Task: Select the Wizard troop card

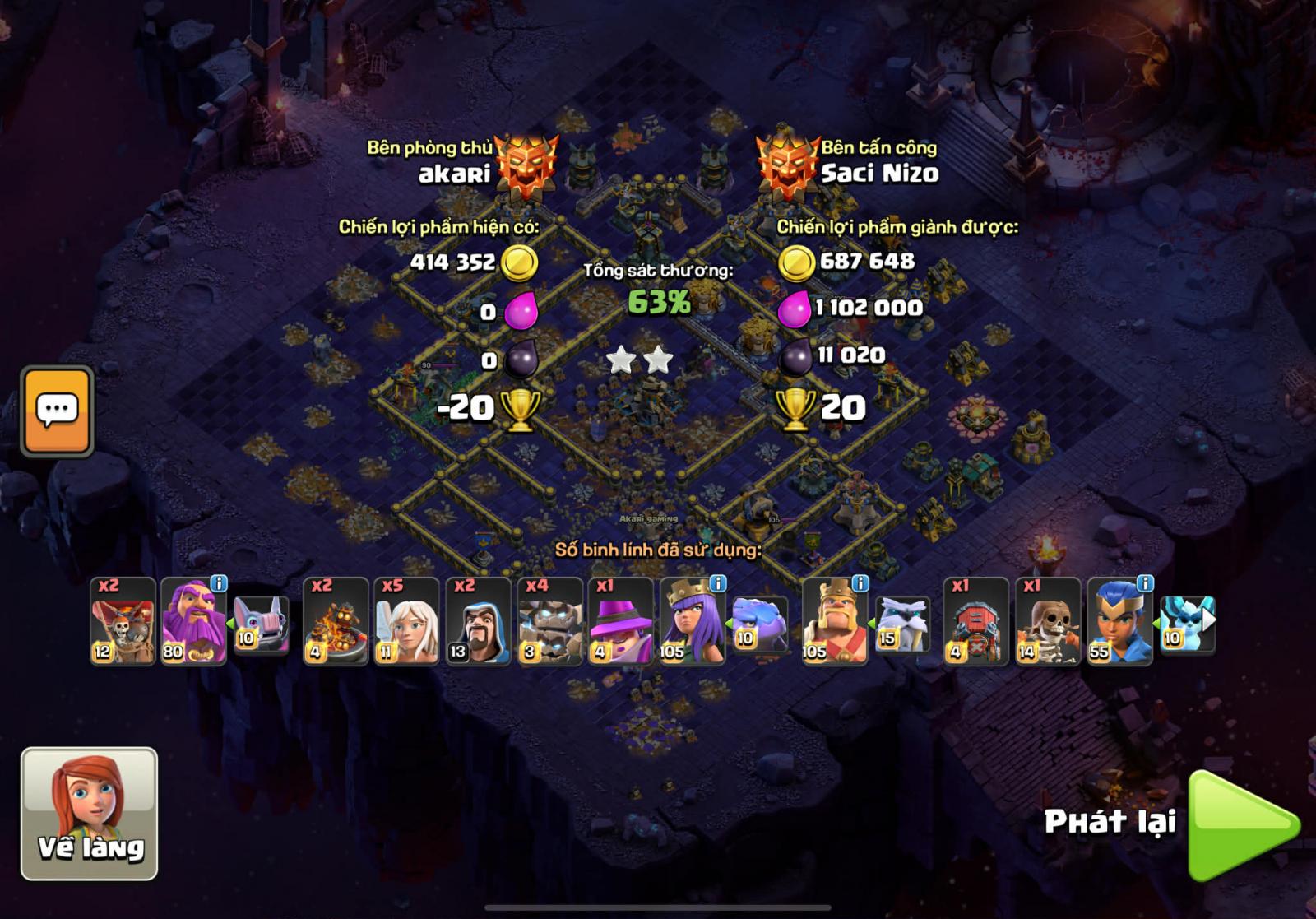Action: 478,621
